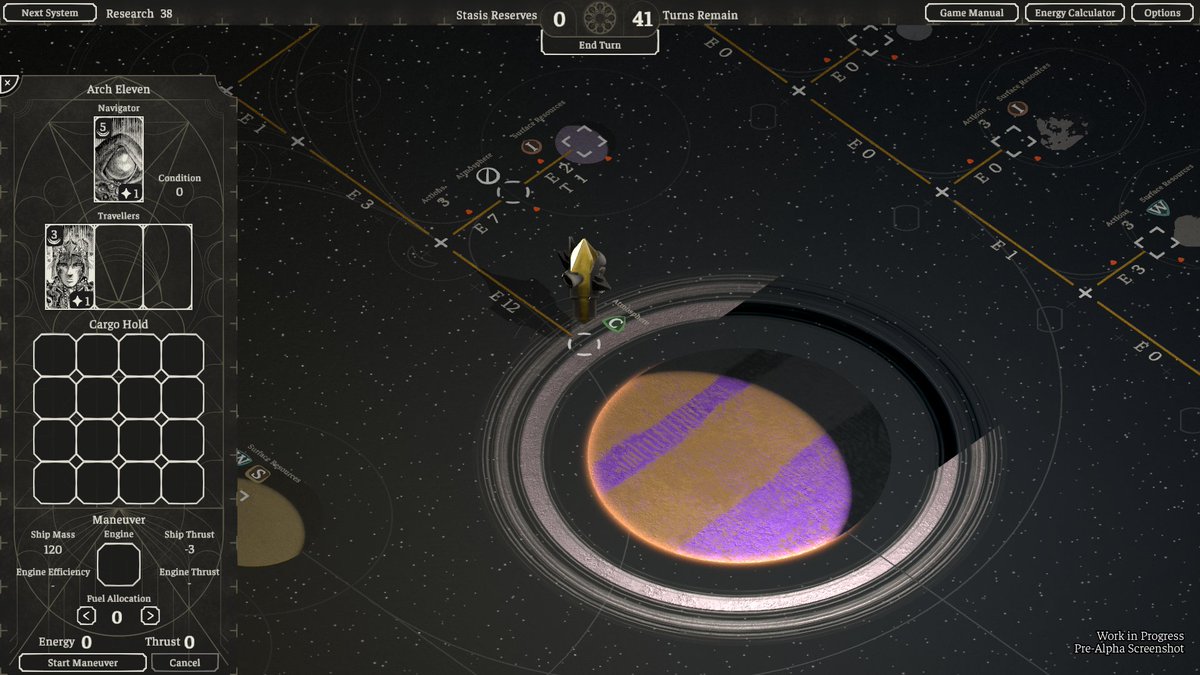Start Maneuver for the ship
Screen dimensions: 1200x675
pyautogui.click(x=83, y=662)
